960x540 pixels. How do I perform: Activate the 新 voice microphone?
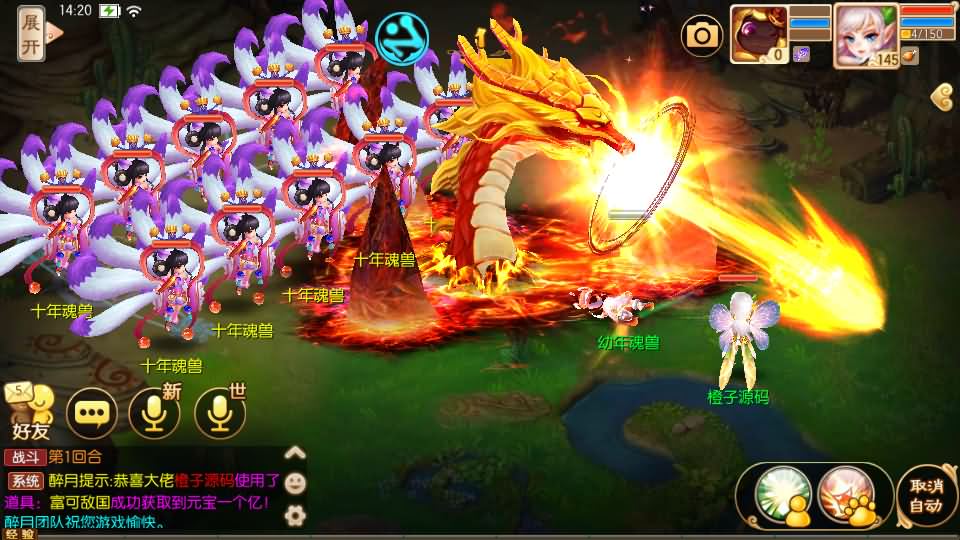[x=154, y=412]
